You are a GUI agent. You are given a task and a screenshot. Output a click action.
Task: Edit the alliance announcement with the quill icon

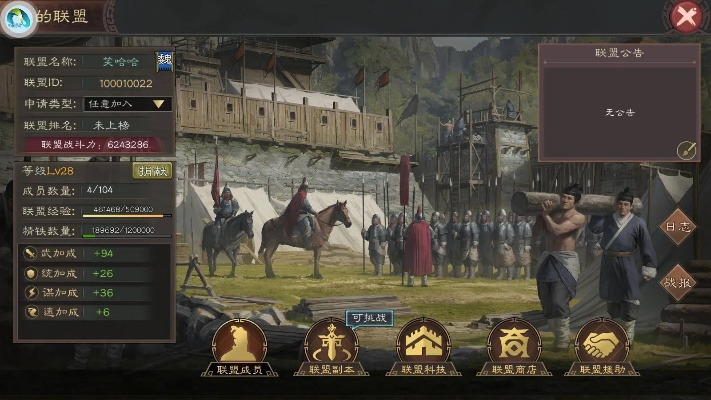686,150
